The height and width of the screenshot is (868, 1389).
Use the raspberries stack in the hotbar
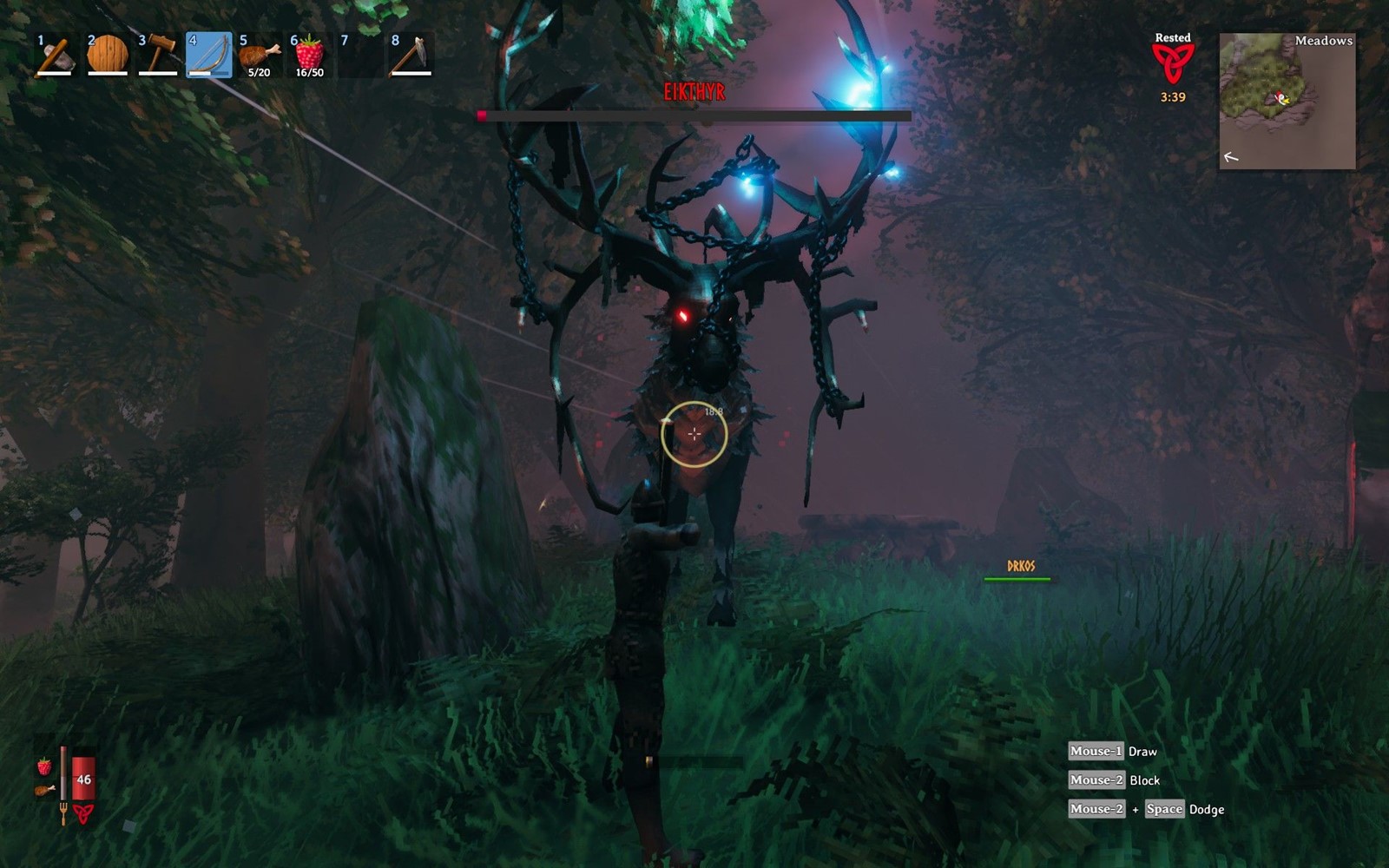click(309, 56)
